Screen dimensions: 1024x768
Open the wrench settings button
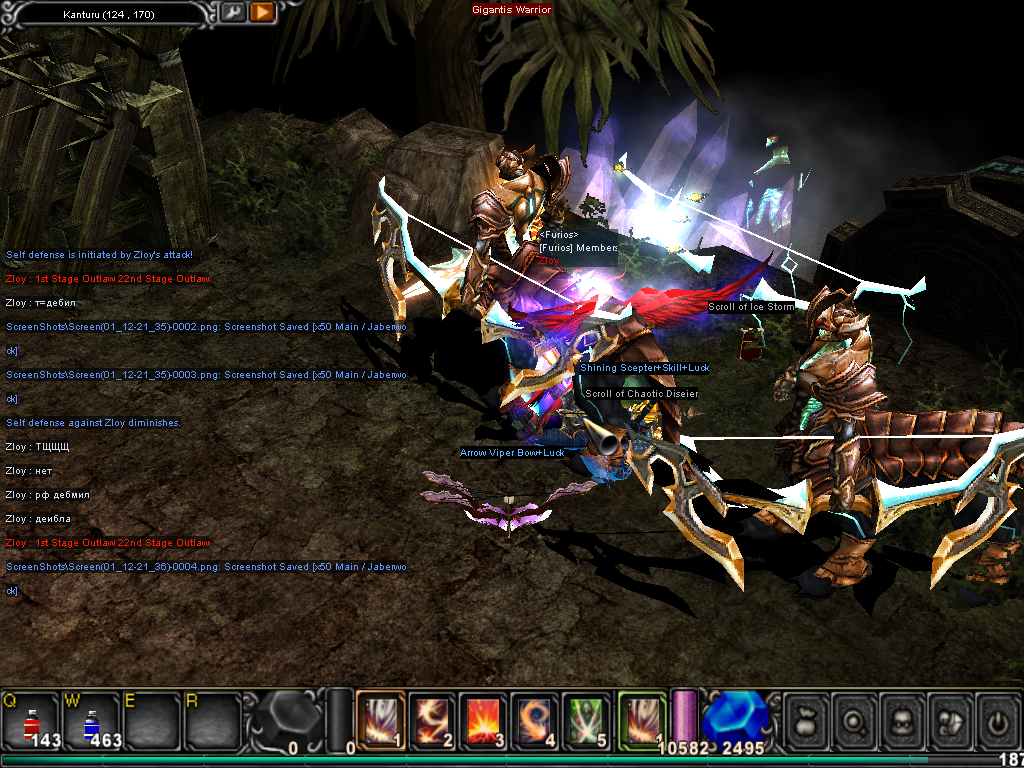232,13
